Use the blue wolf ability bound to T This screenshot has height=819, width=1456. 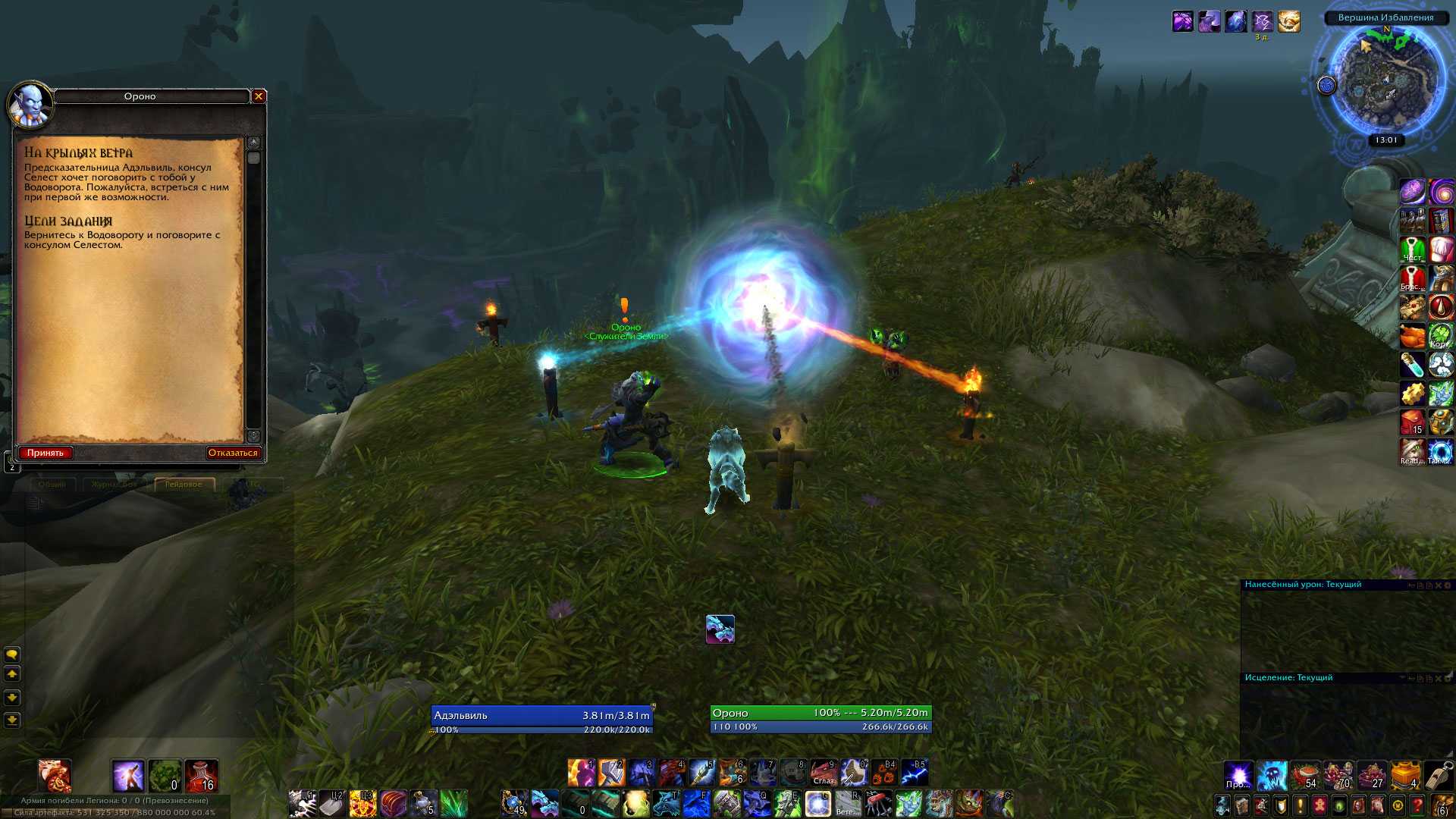[x=666, y=803]
